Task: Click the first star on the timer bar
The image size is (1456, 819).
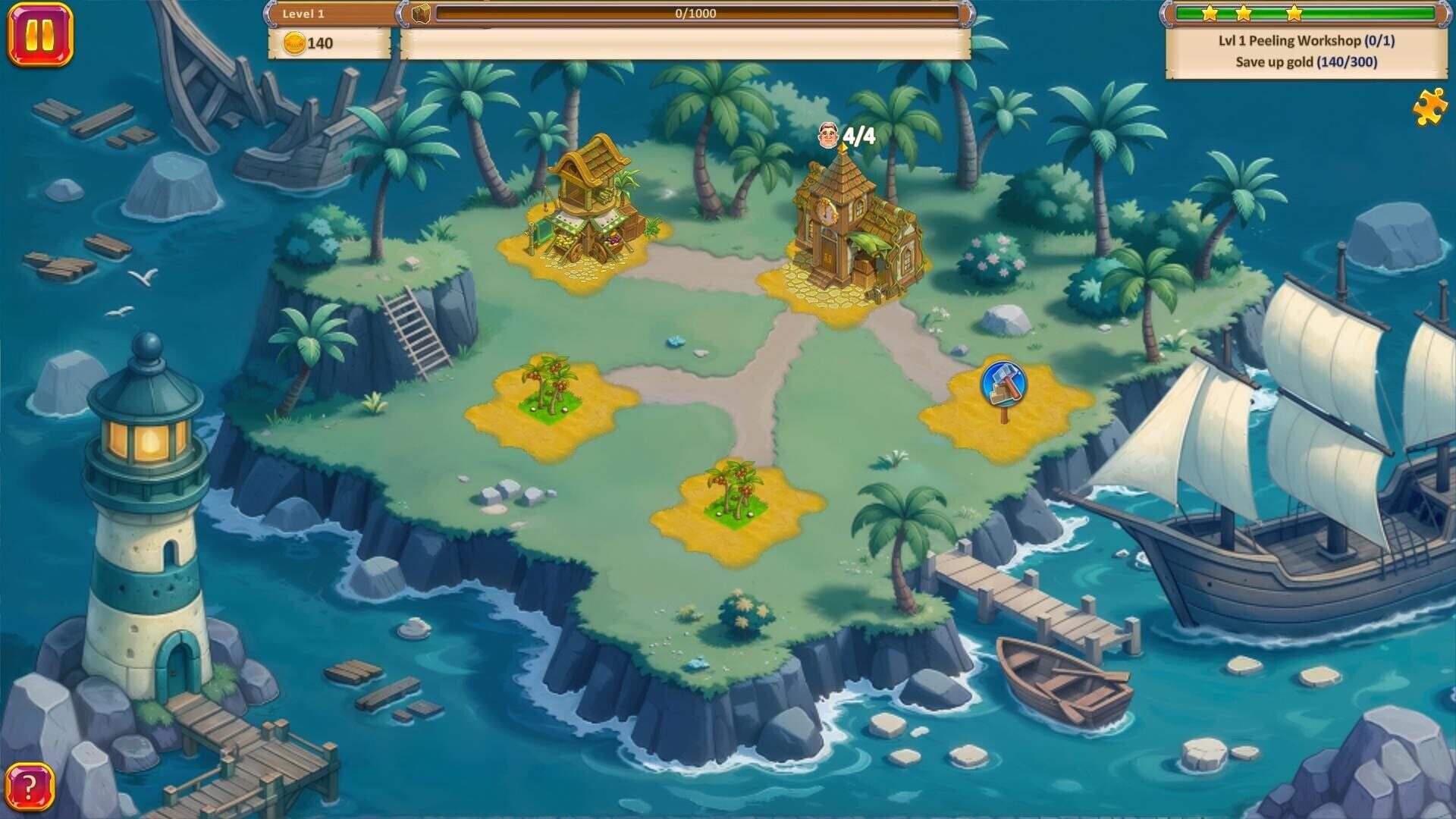Action: point(1210,12)
